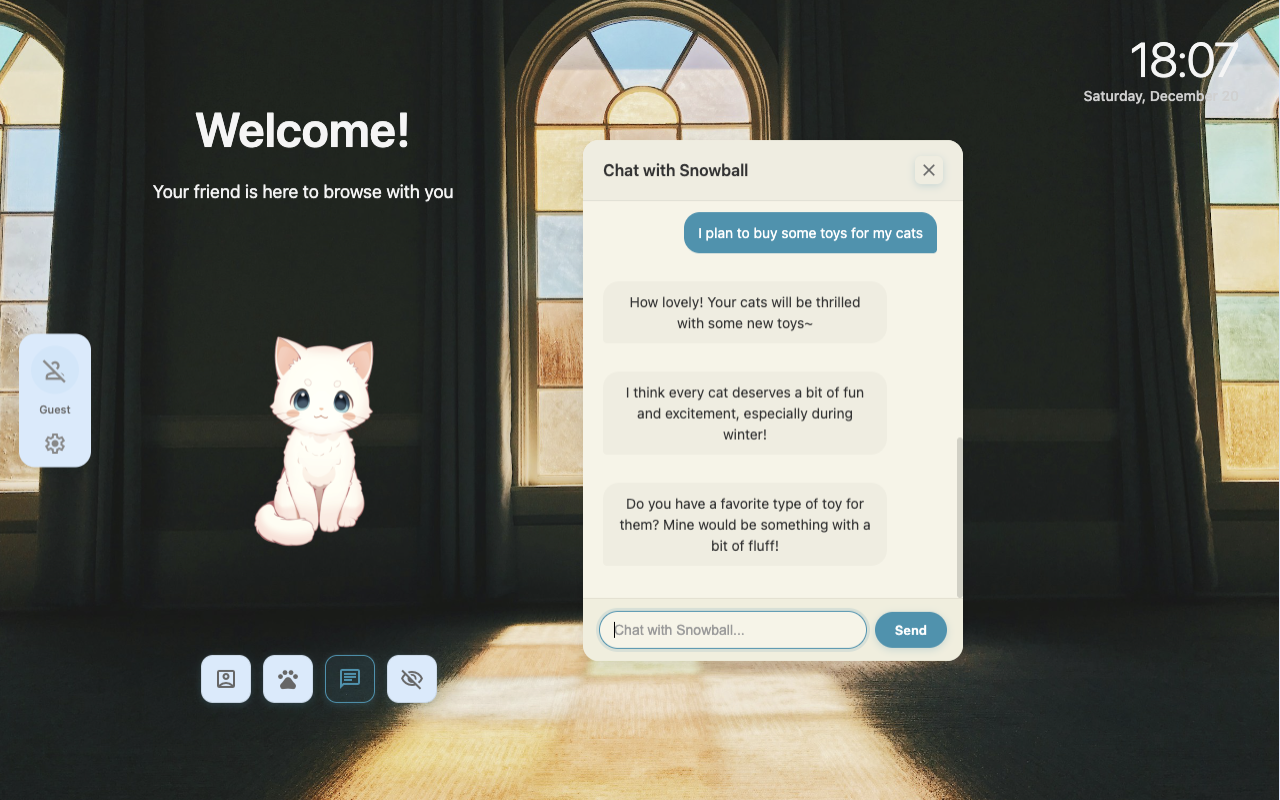Toggle the pet interaction panel
Viewport: 1280px width, 800px height.
pos(287,678)
